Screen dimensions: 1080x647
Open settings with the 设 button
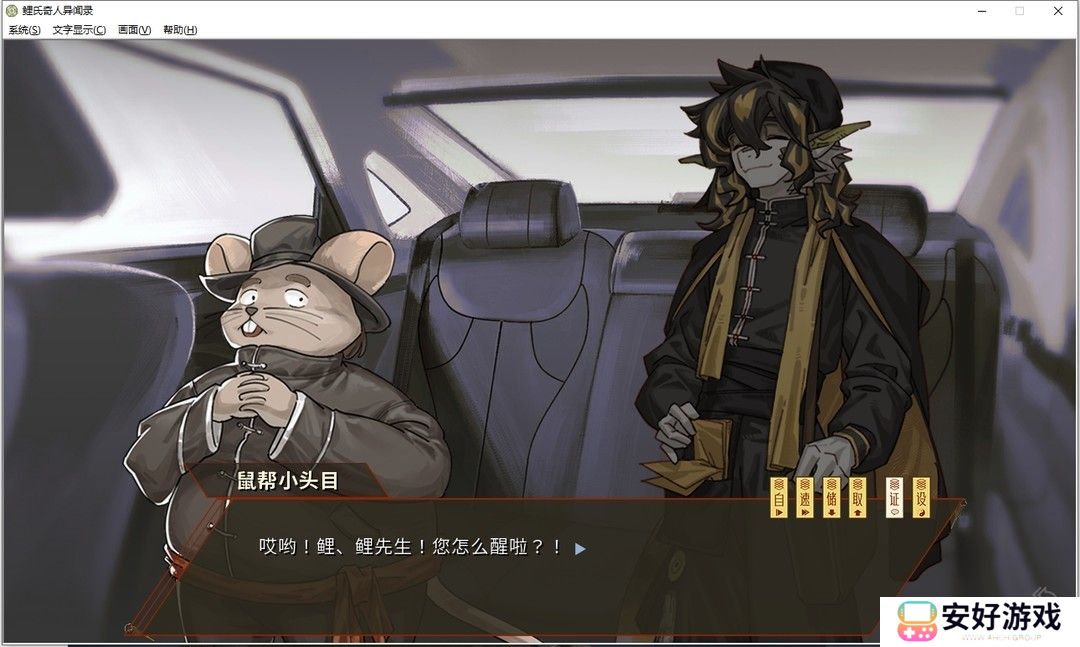tap(921, 497)
